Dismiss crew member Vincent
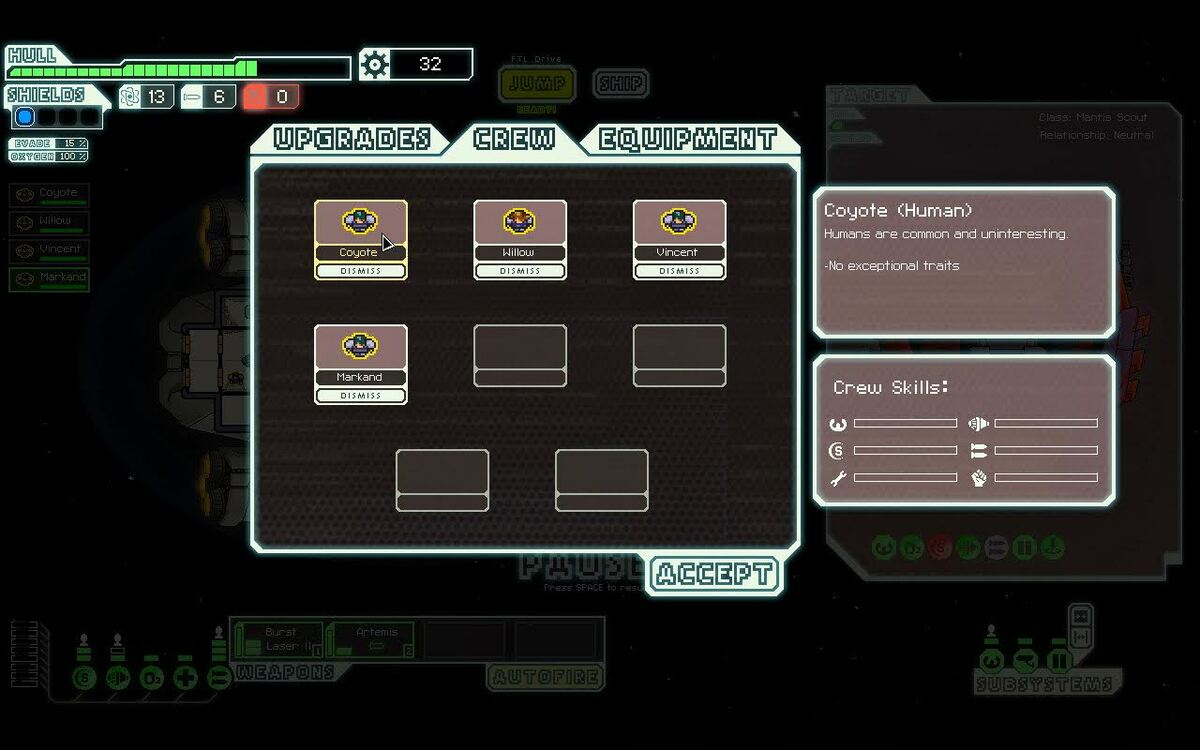 coord(679,271)
